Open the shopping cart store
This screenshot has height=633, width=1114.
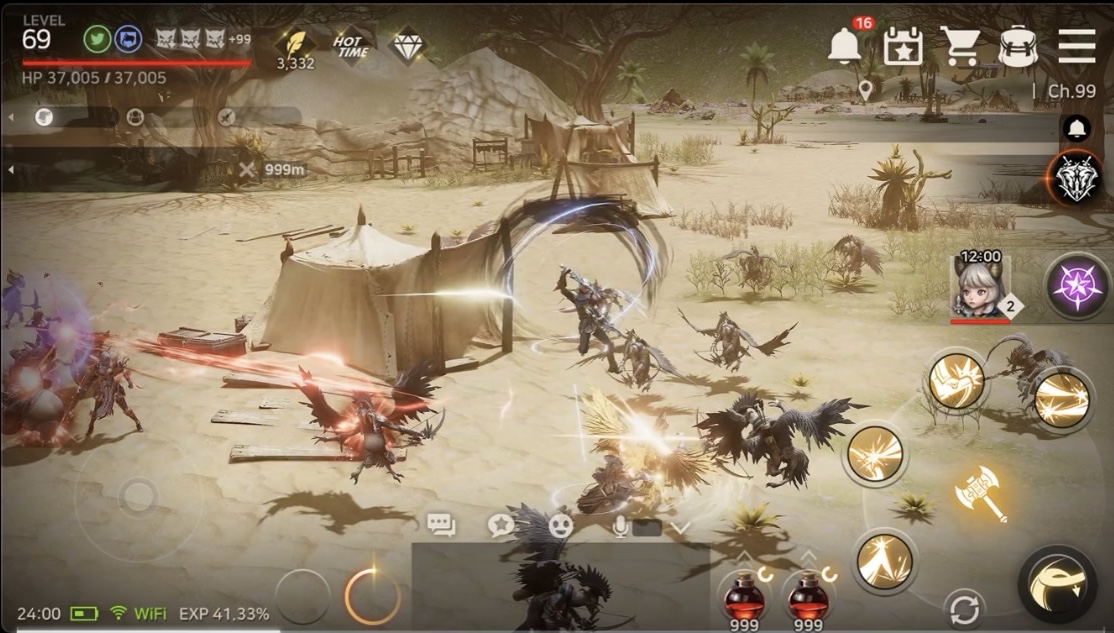click(960, 46)
